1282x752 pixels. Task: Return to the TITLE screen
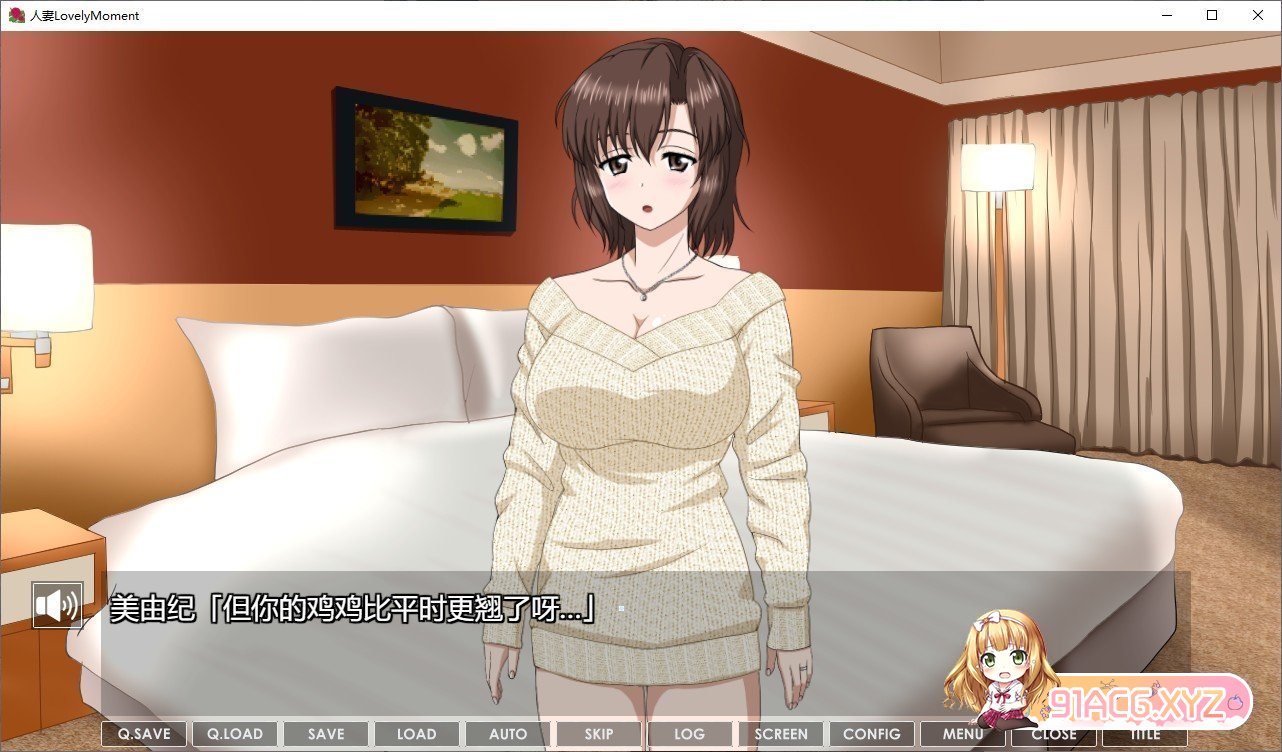click(1145, 734)
